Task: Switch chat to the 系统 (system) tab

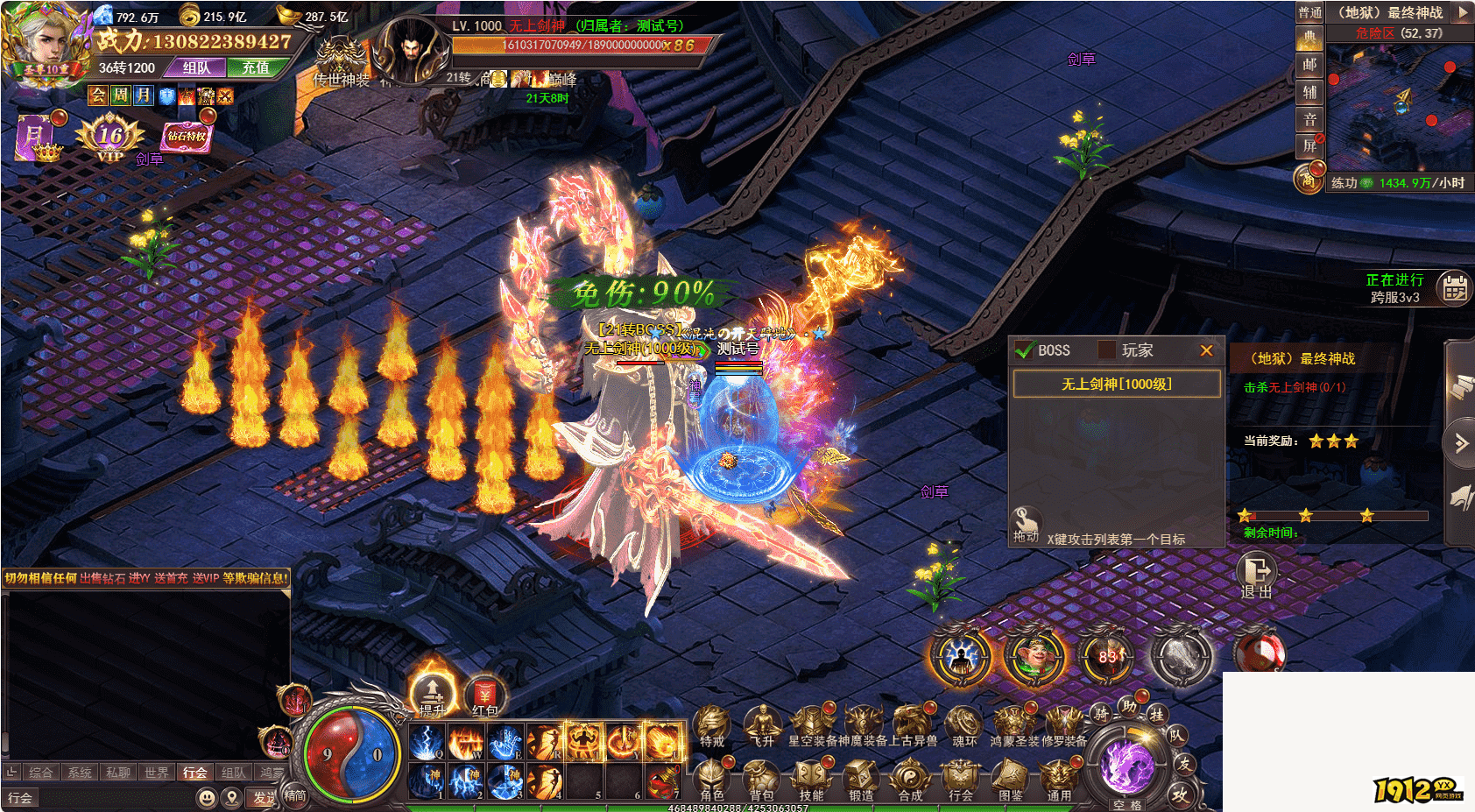Action: point(80,773)
